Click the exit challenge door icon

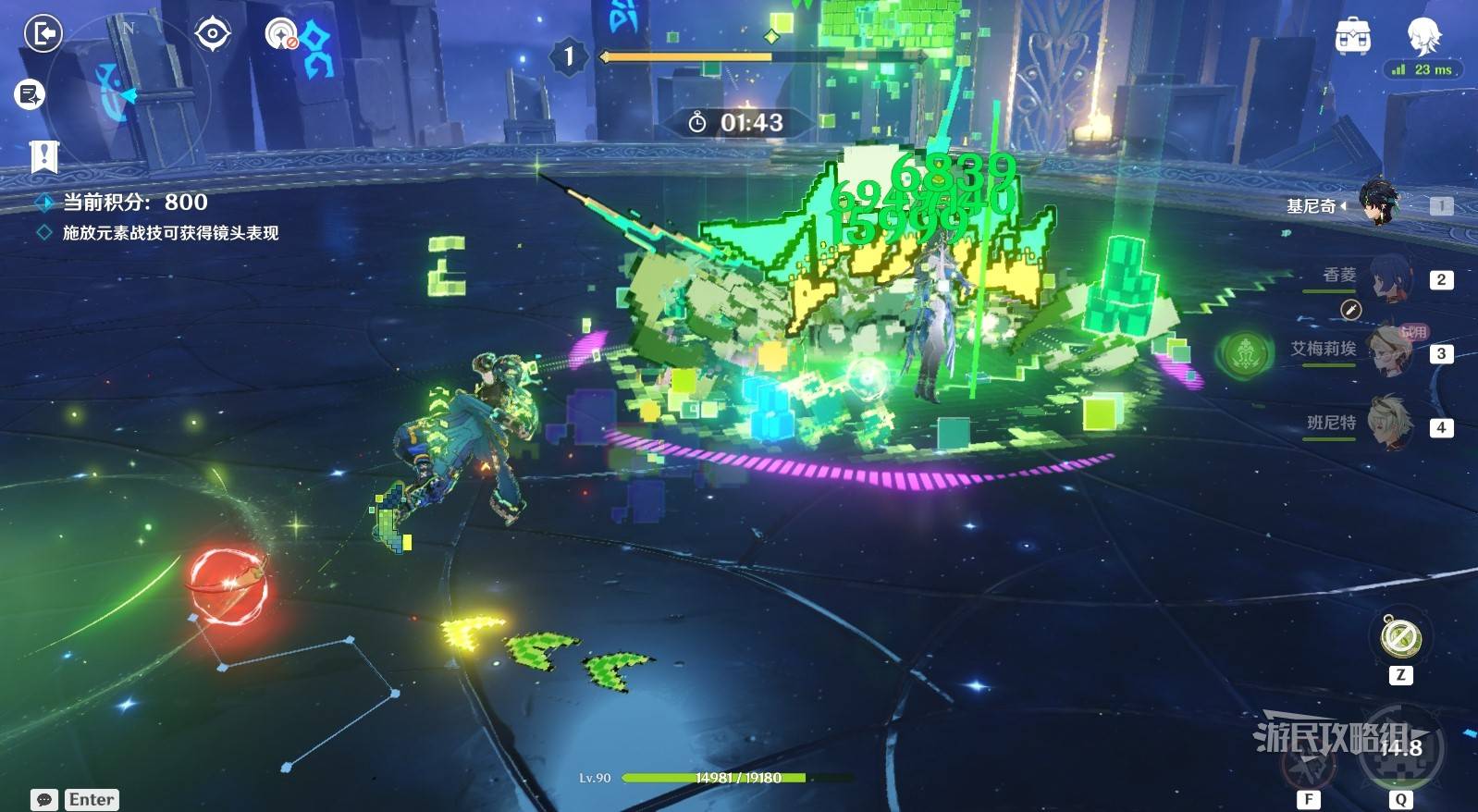43,35
